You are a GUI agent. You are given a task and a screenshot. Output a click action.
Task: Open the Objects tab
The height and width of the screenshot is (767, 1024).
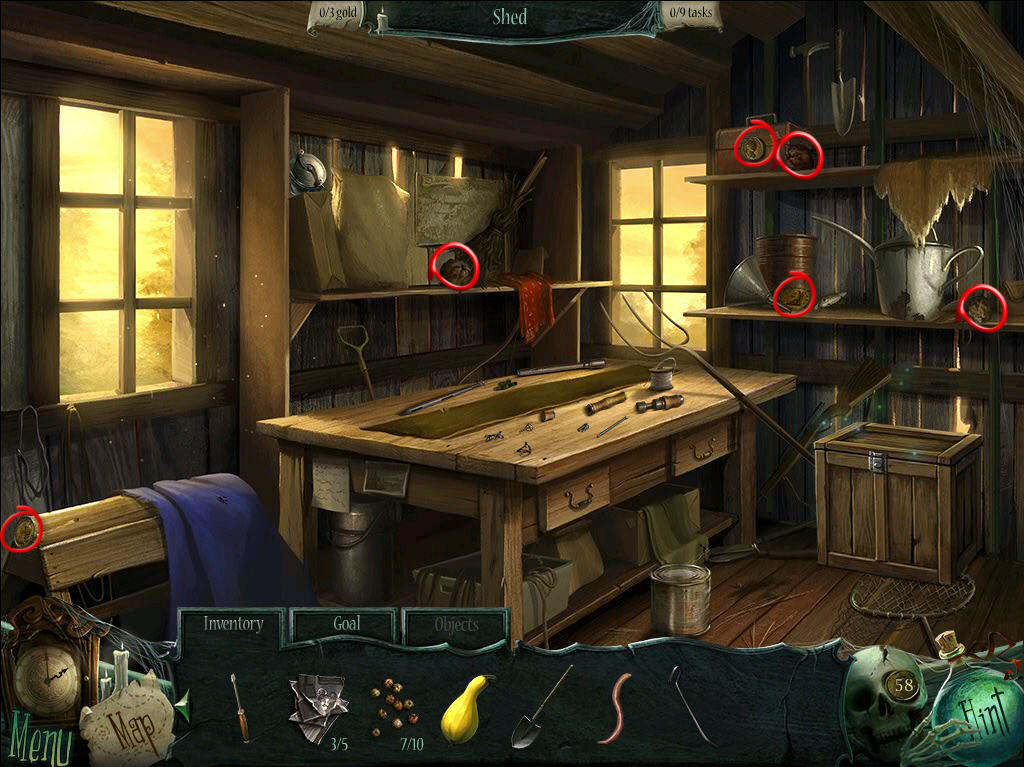[x=456, y=625]
